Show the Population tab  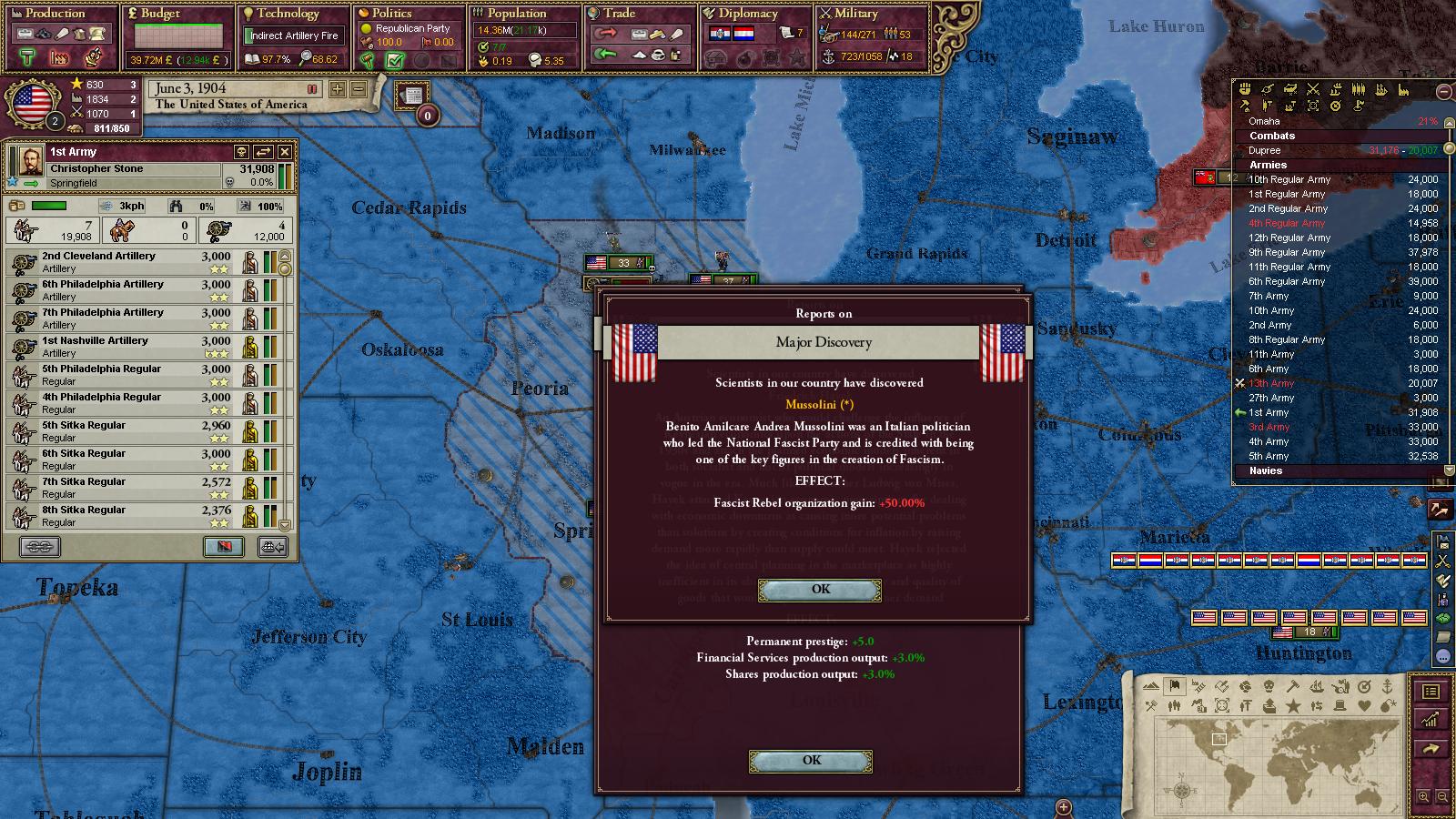click(x=516, y=14)
